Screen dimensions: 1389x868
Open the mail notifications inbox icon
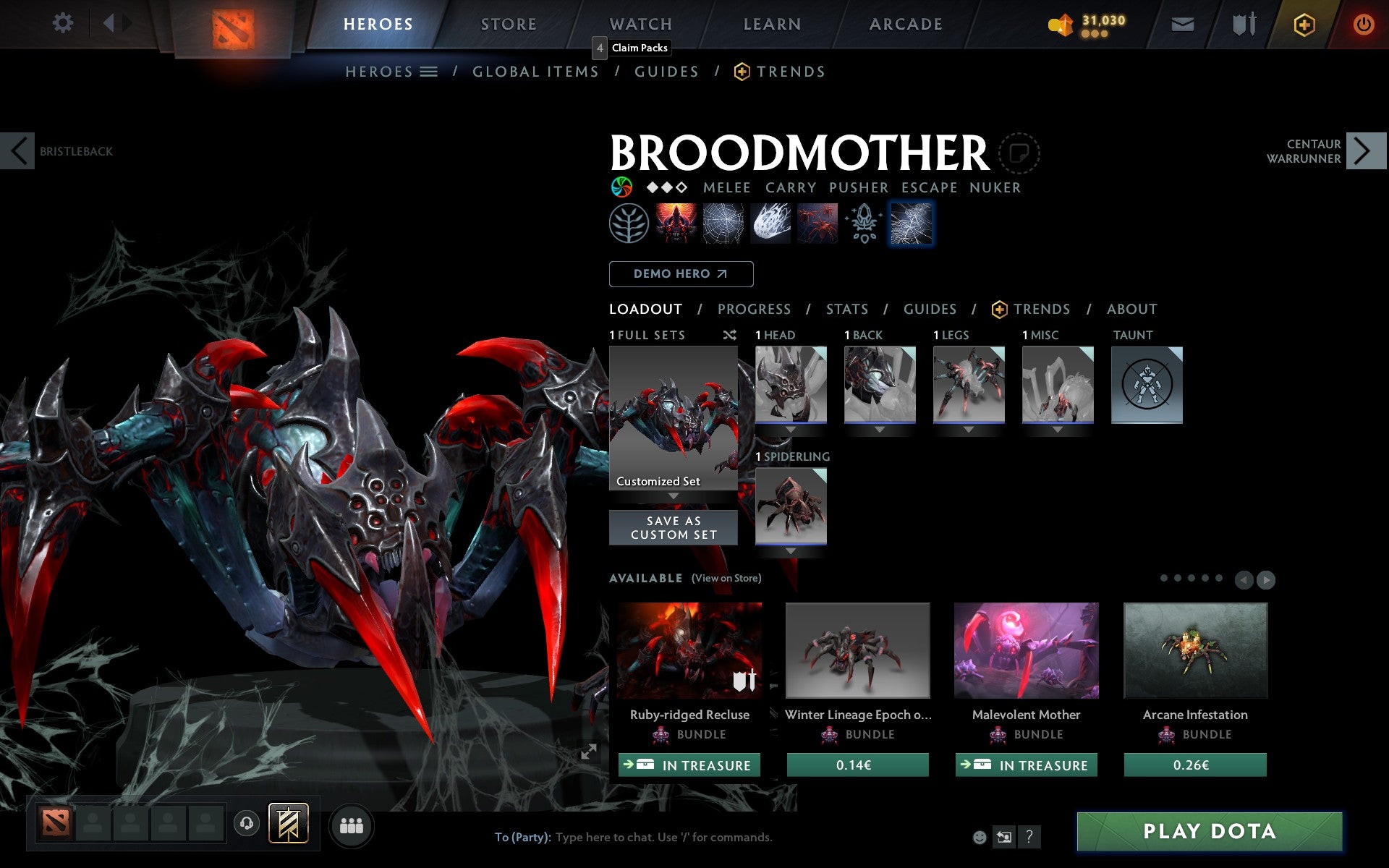point(1182,23)
